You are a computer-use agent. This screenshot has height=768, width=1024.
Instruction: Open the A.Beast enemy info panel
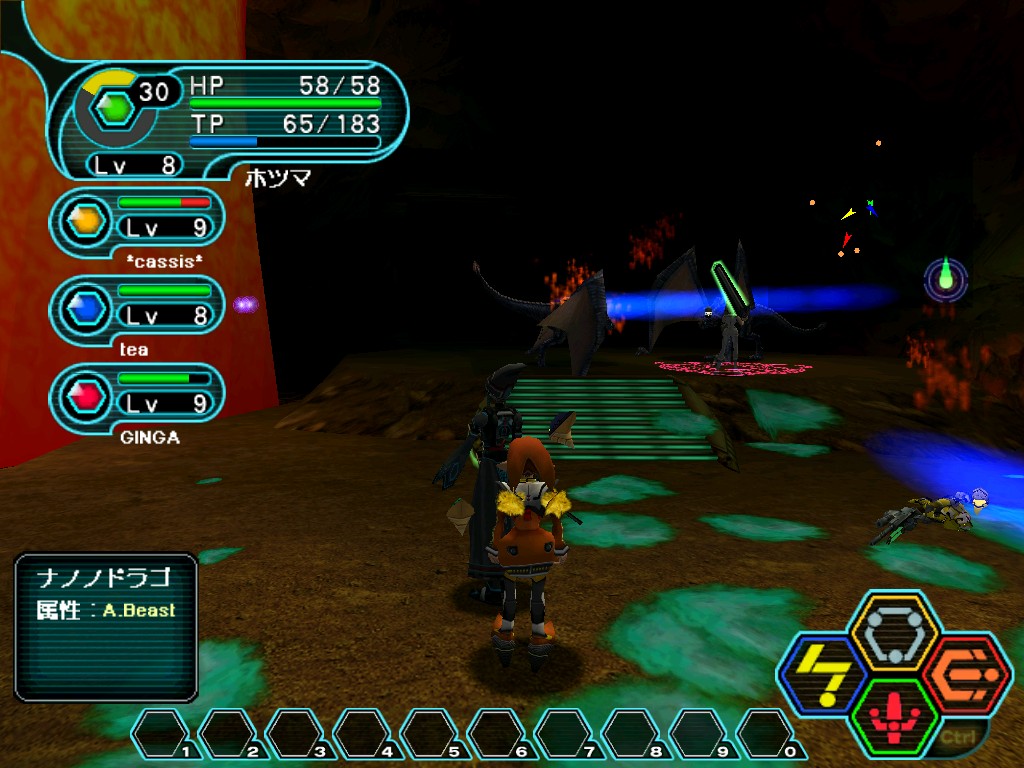106,626
